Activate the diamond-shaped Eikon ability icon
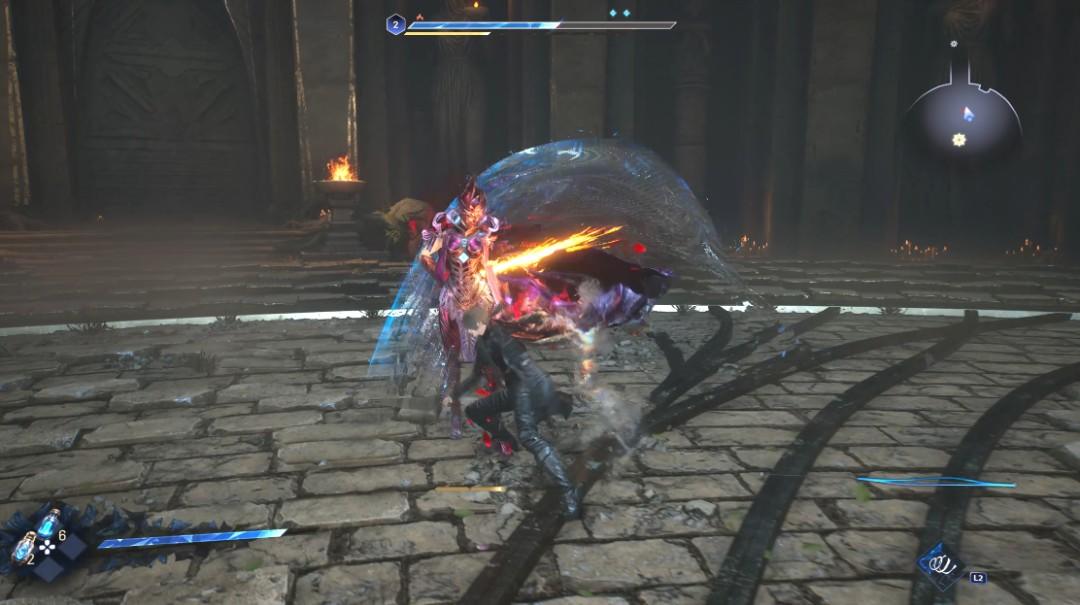The height and width of the screenshot is (605, 1080). click(x=940, y=566)
